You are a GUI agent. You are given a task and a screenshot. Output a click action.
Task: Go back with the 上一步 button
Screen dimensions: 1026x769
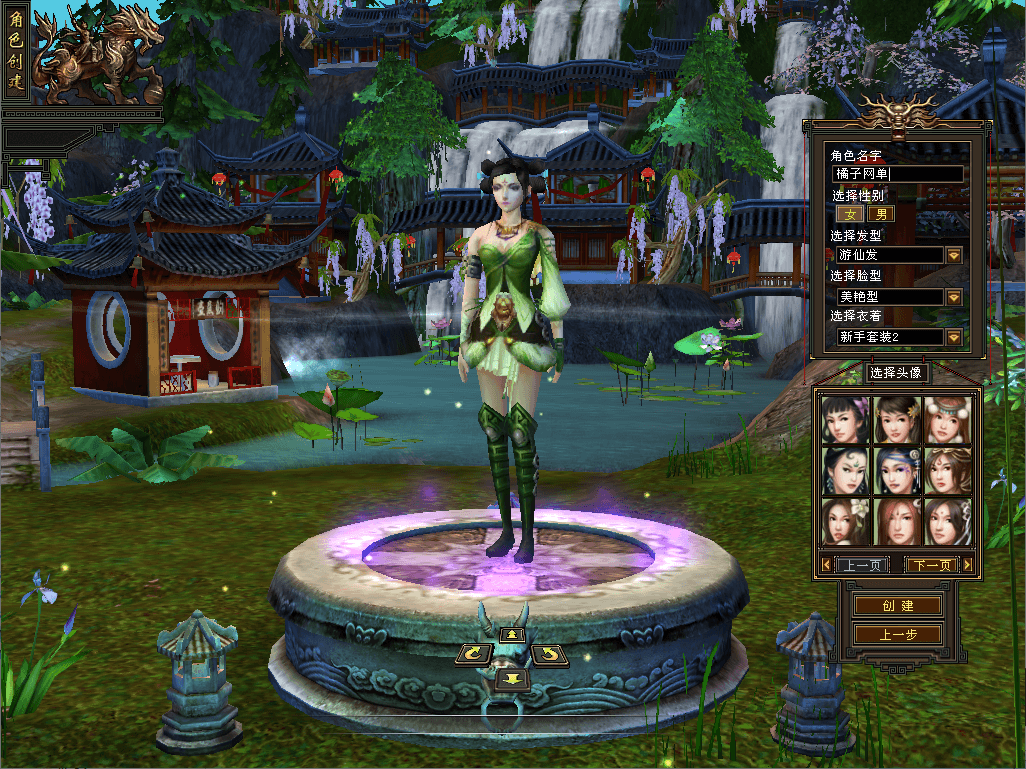coord(897,634)
